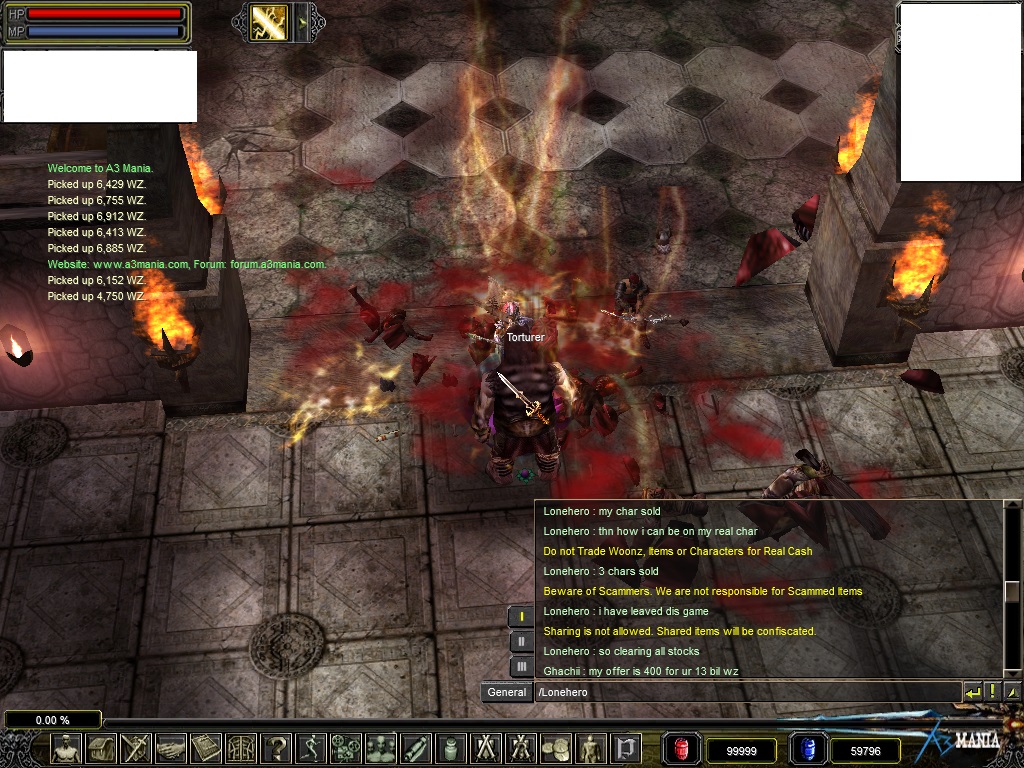Open the three-faces party icon

click(381, 748)
